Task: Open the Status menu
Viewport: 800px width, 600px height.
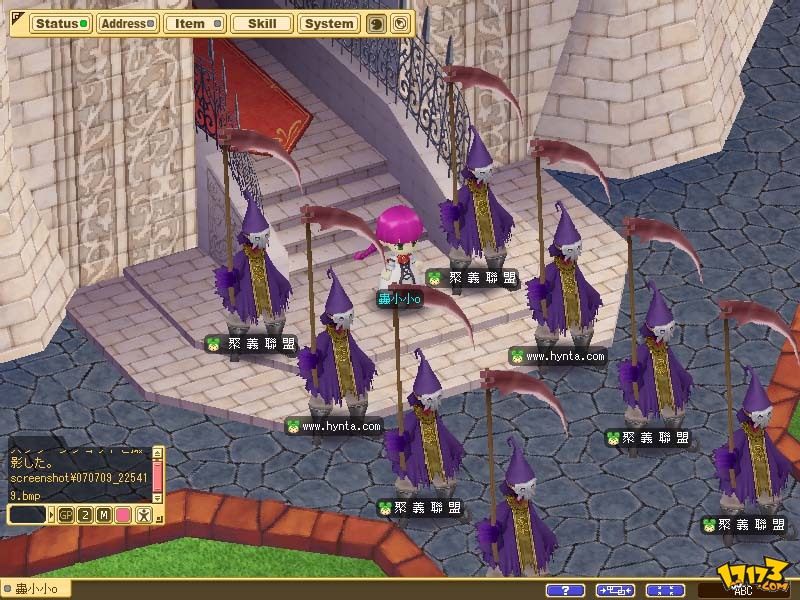Action: click(60, 23)
